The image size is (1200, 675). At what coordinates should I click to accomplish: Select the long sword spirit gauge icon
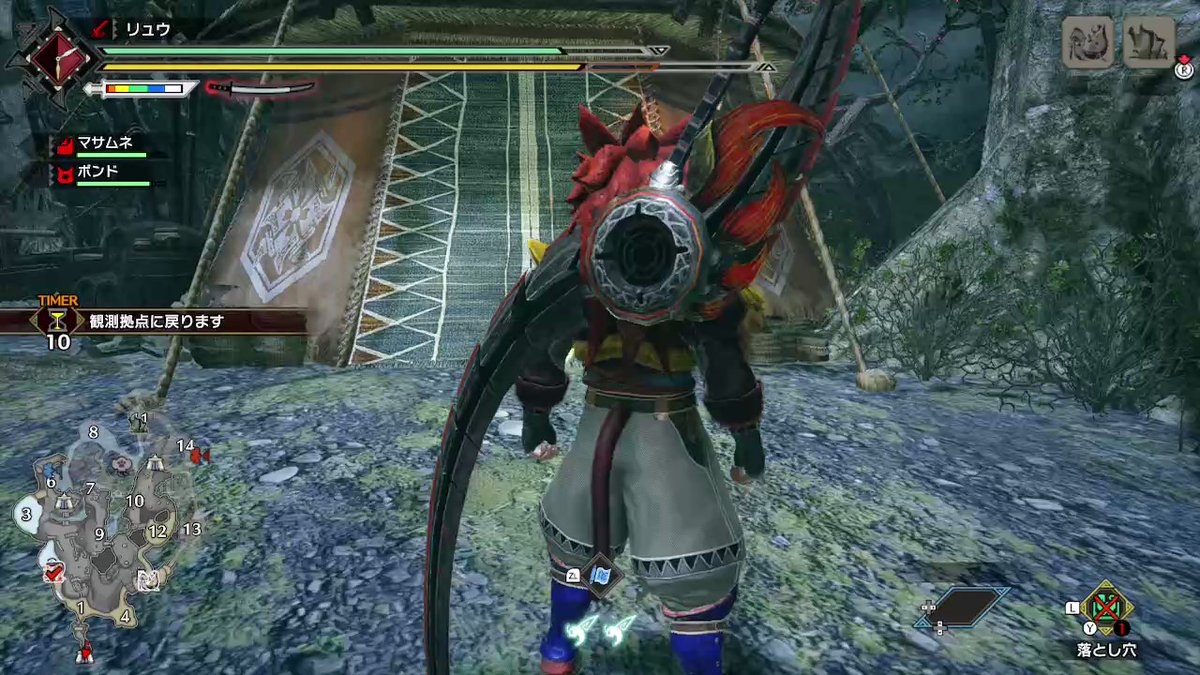[x=260, y=89]
